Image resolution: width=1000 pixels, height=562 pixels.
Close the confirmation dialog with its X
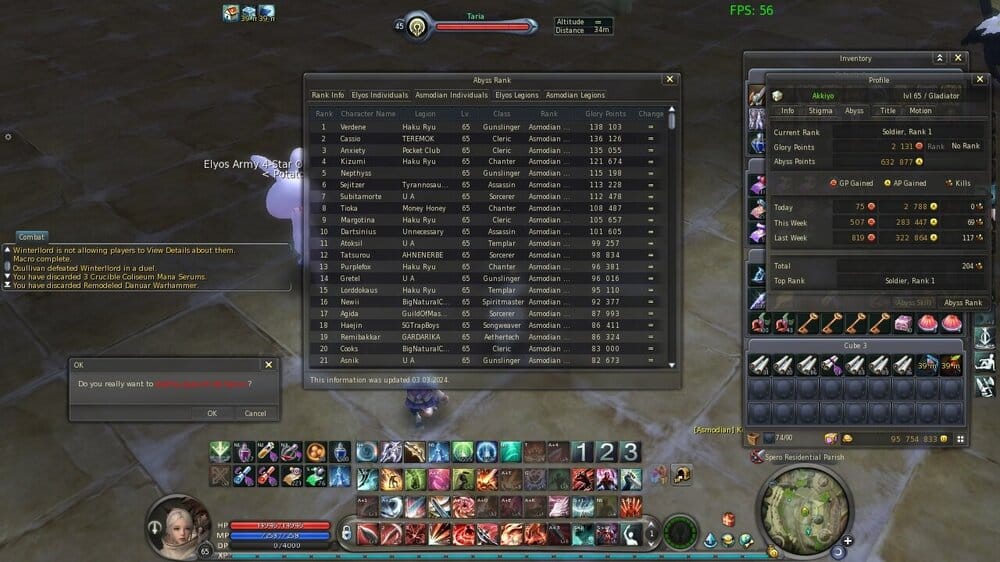point(268,365)
